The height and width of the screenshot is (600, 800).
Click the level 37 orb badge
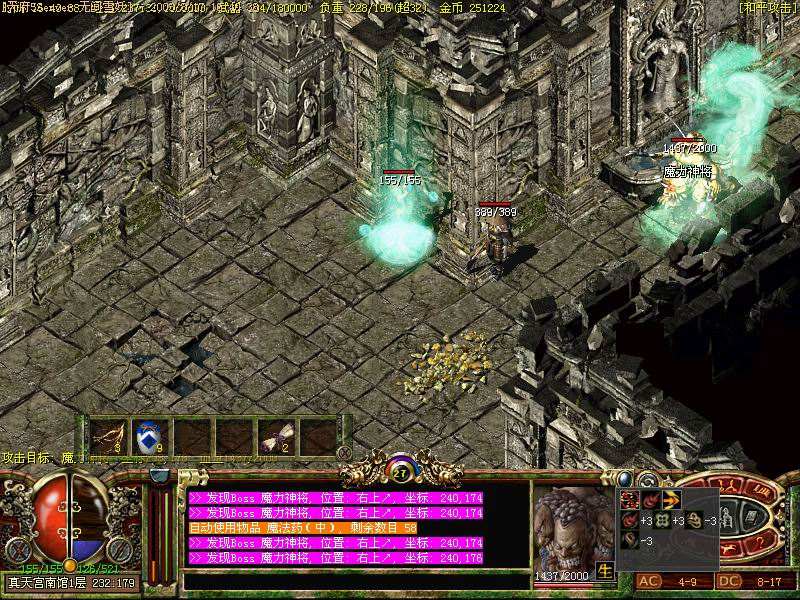[x=401, y=469]
